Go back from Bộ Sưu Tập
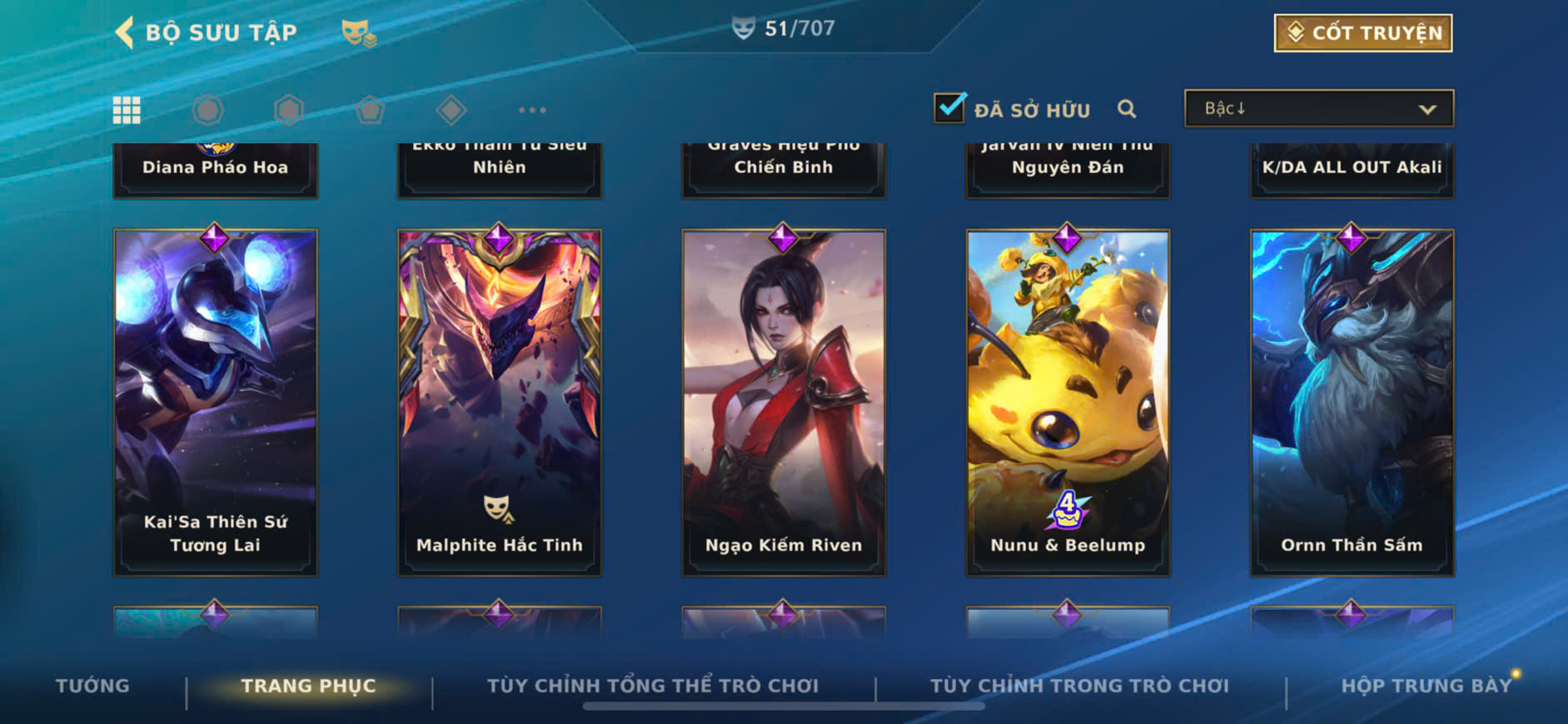This screenshot has width=1568, height=724. [125, 32]
